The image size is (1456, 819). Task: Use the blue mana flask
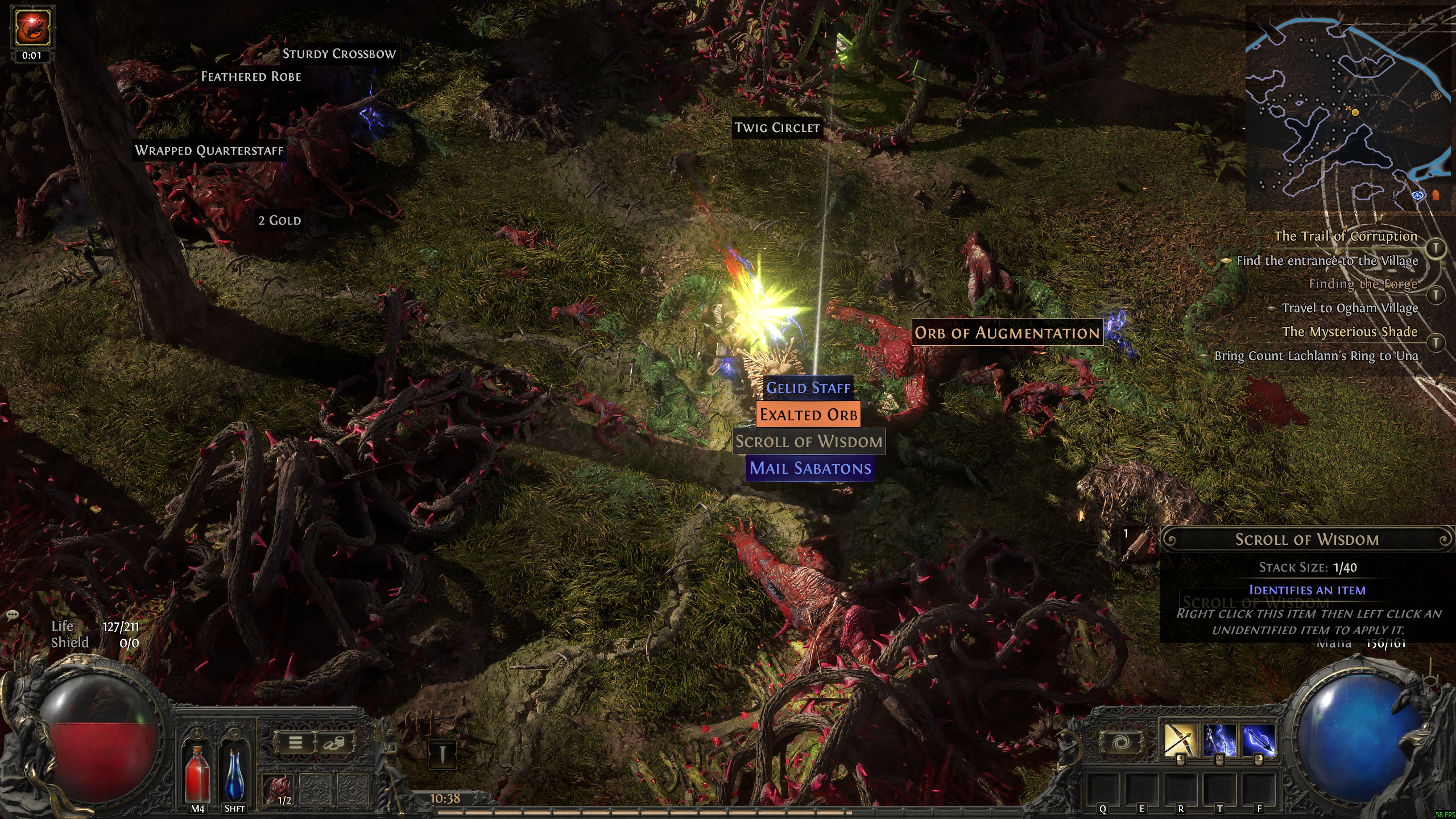[x=234, y=772]
